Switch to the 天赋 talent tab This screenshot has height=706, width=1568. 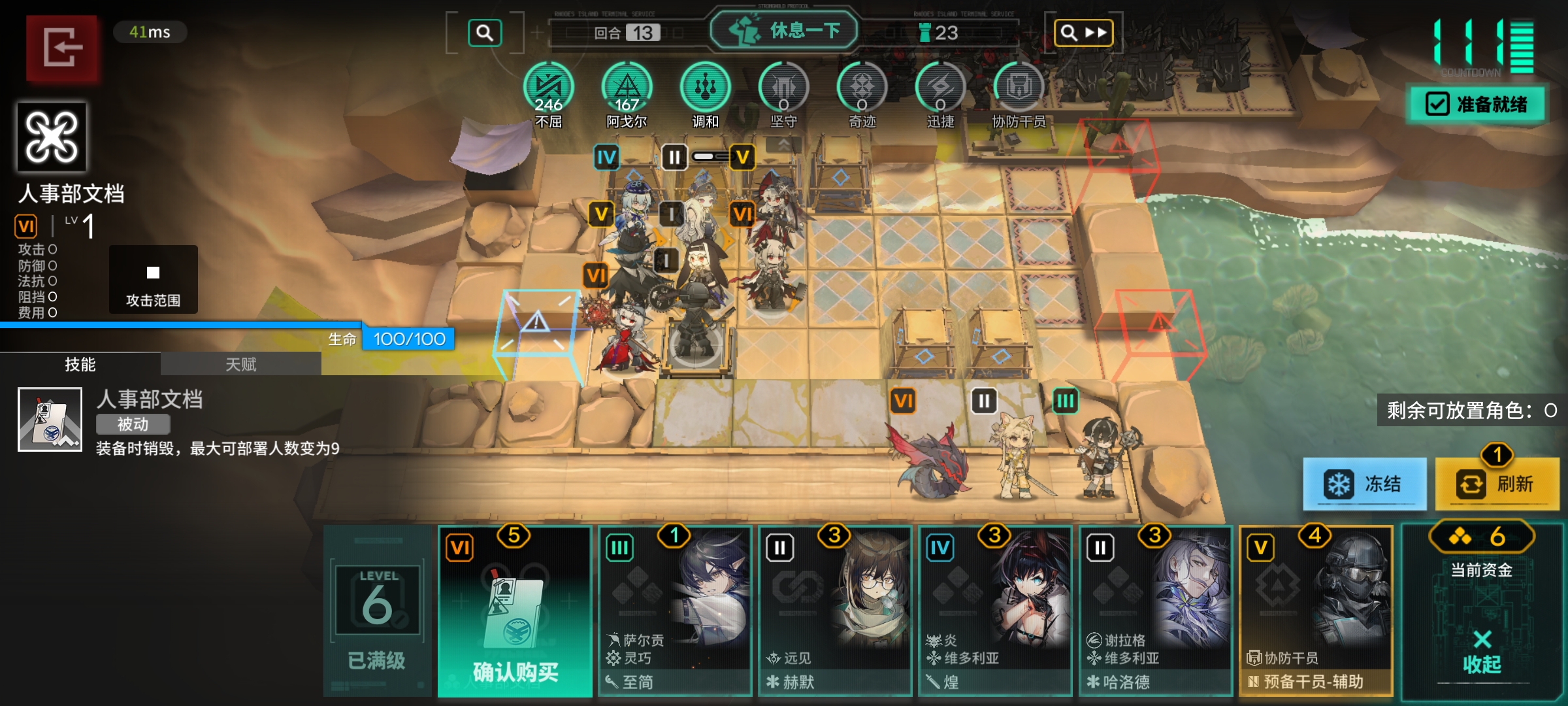[x=240, y=364]
